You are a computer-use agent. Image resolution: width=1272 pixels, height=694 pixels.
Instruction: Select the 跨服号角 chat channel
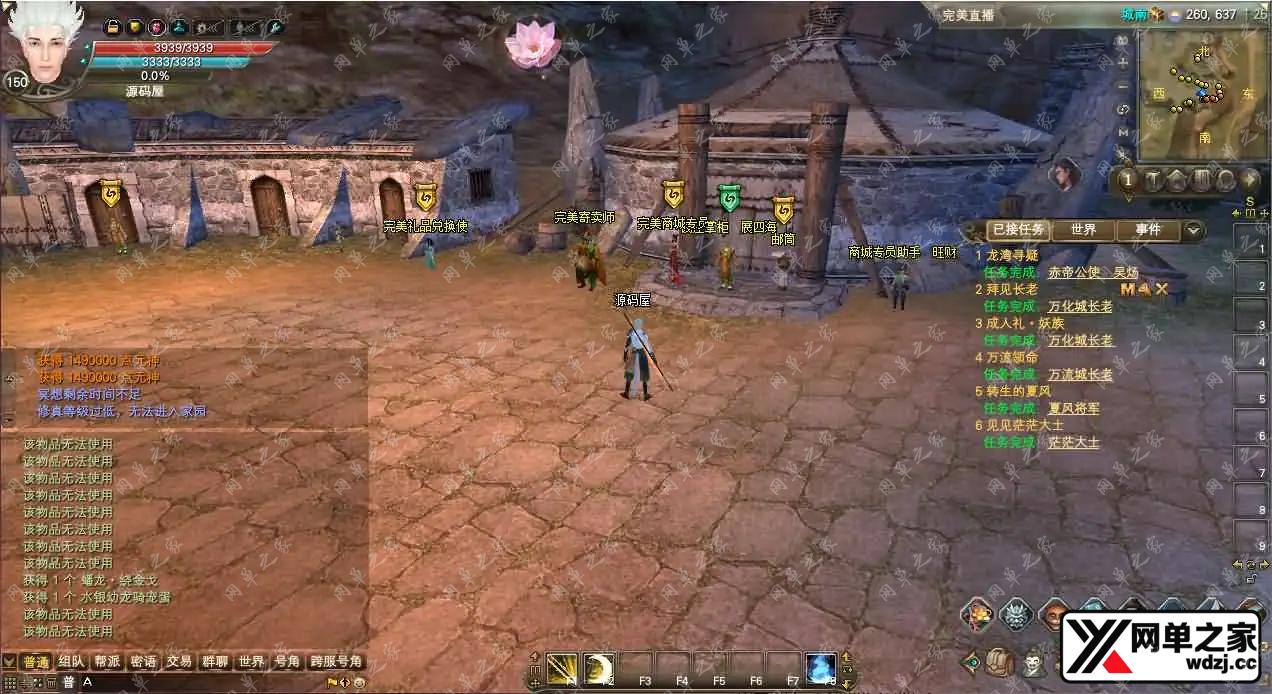336,662
